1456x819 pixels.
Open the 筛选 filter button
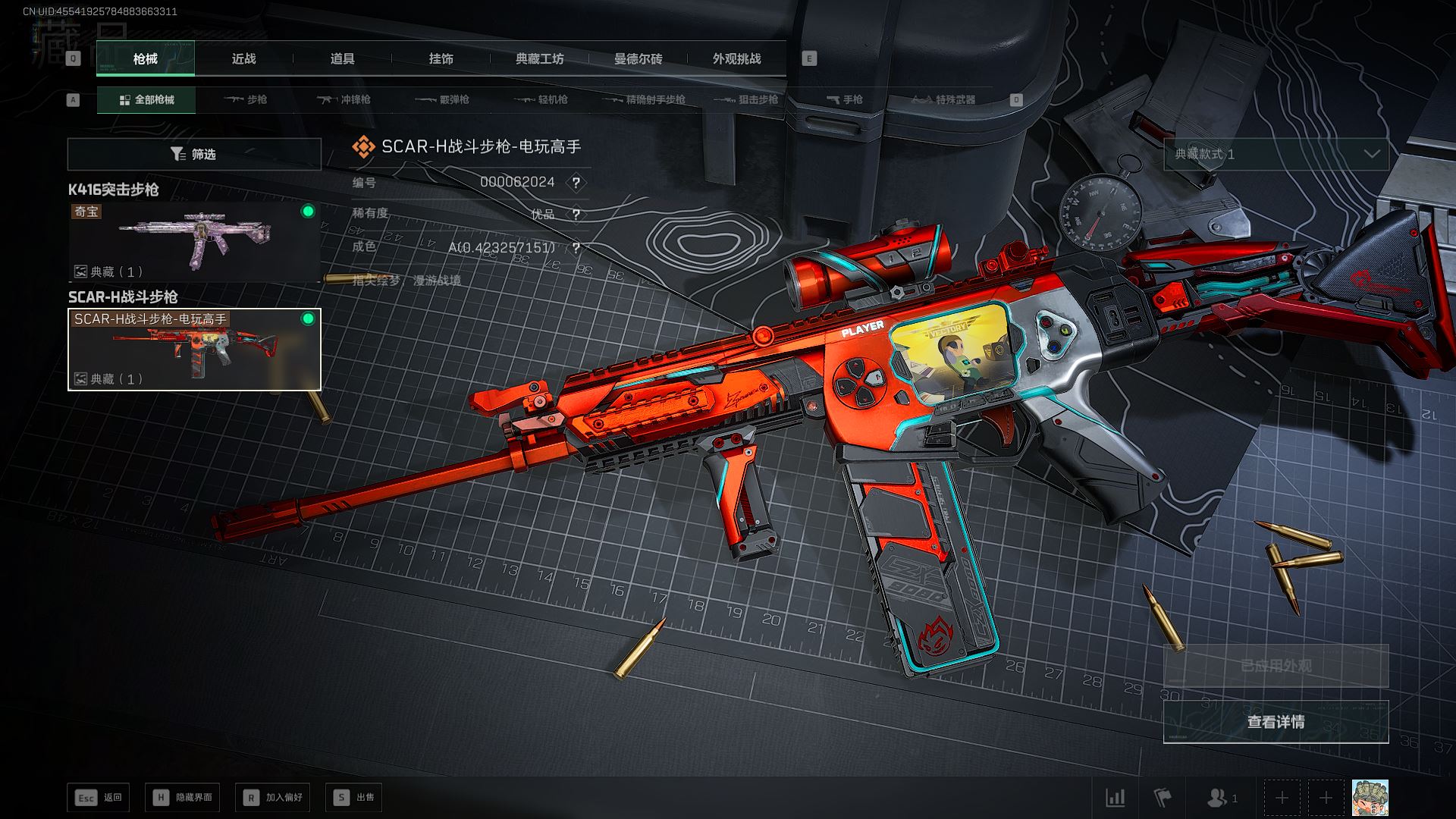pos(194,155)
